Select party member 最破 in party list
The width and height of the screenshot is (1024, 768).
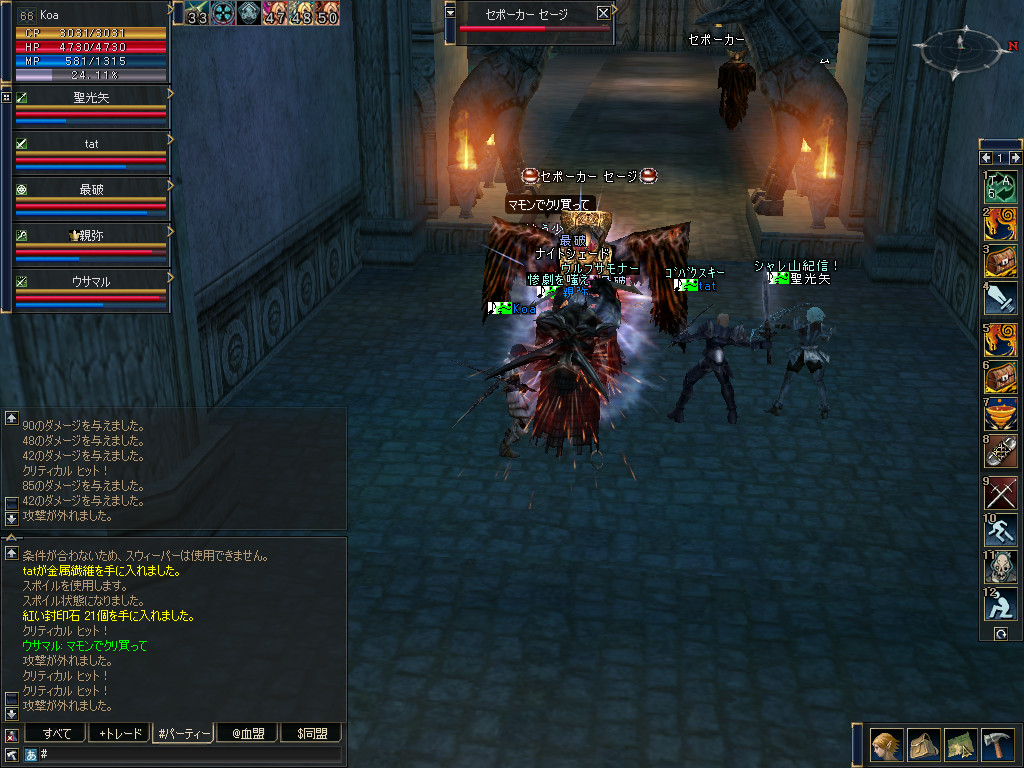[x=92, y=190]
